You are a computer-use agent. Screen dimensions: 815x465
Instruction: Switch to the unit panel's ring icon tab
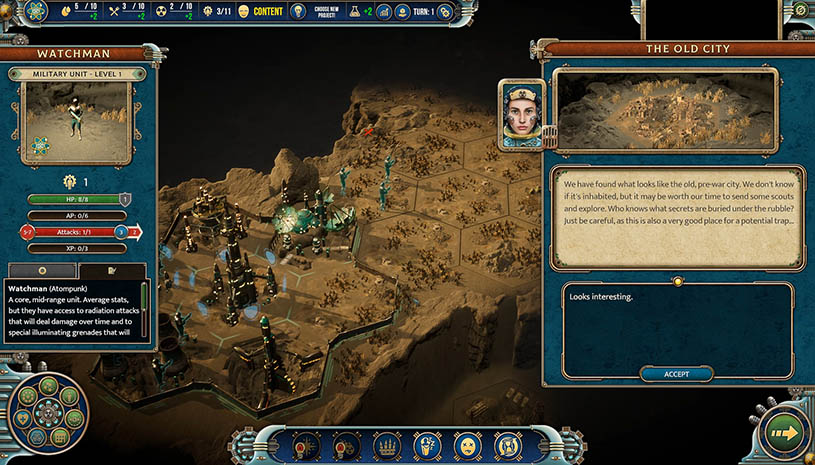(x=42, y=271)
